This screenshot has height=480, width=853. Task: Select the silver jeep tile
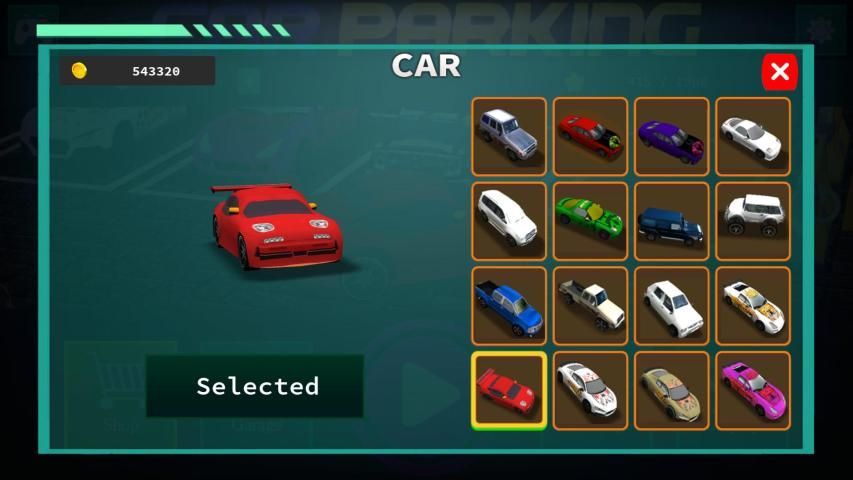click(x=509, y=136)
